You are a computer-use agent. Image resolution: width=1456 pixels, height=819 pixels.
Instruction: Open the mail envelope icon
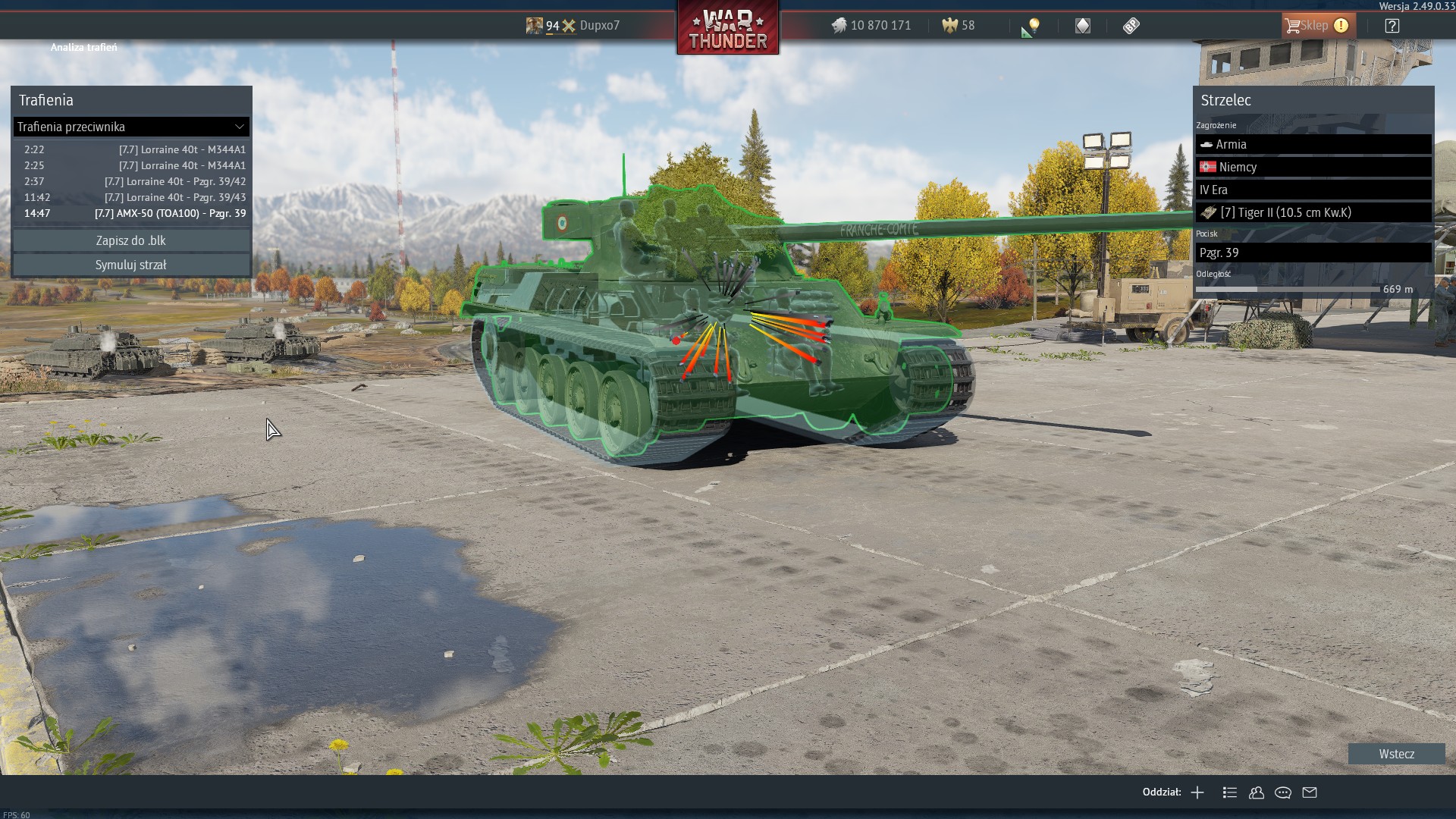(x=1310, y=792)
